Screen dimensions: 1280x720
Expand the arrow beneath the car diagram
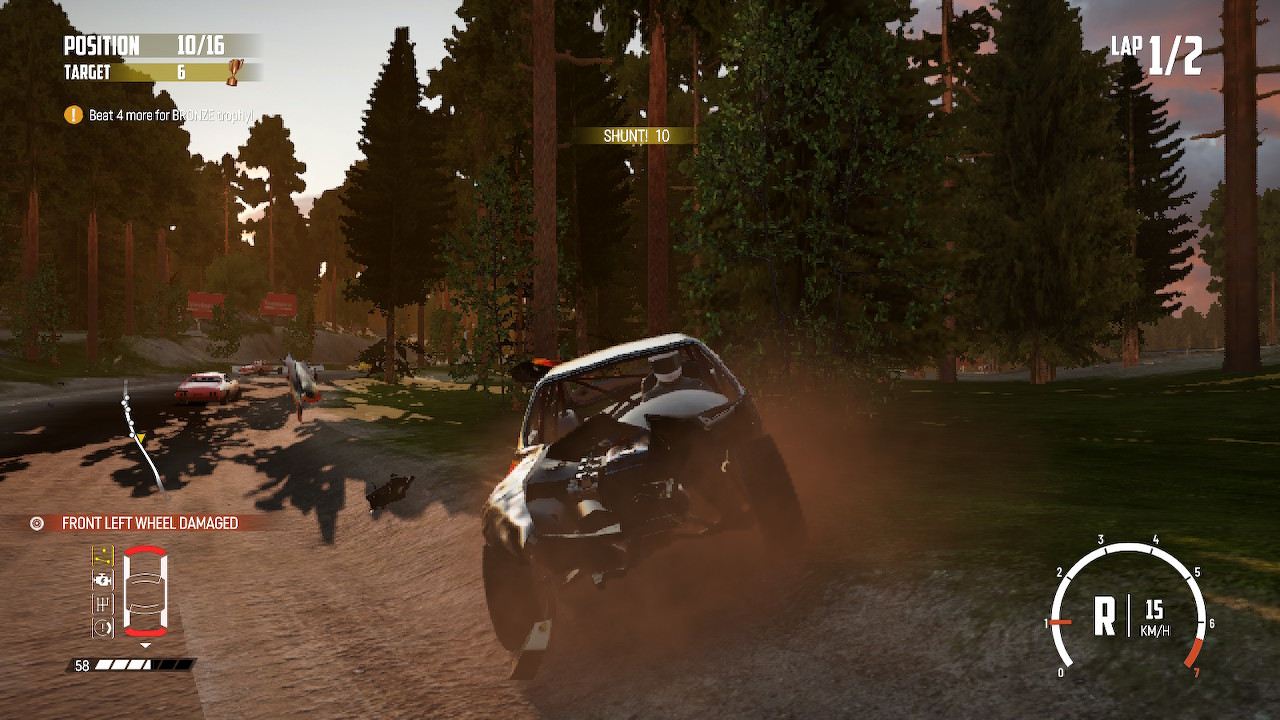pos(145,644)
